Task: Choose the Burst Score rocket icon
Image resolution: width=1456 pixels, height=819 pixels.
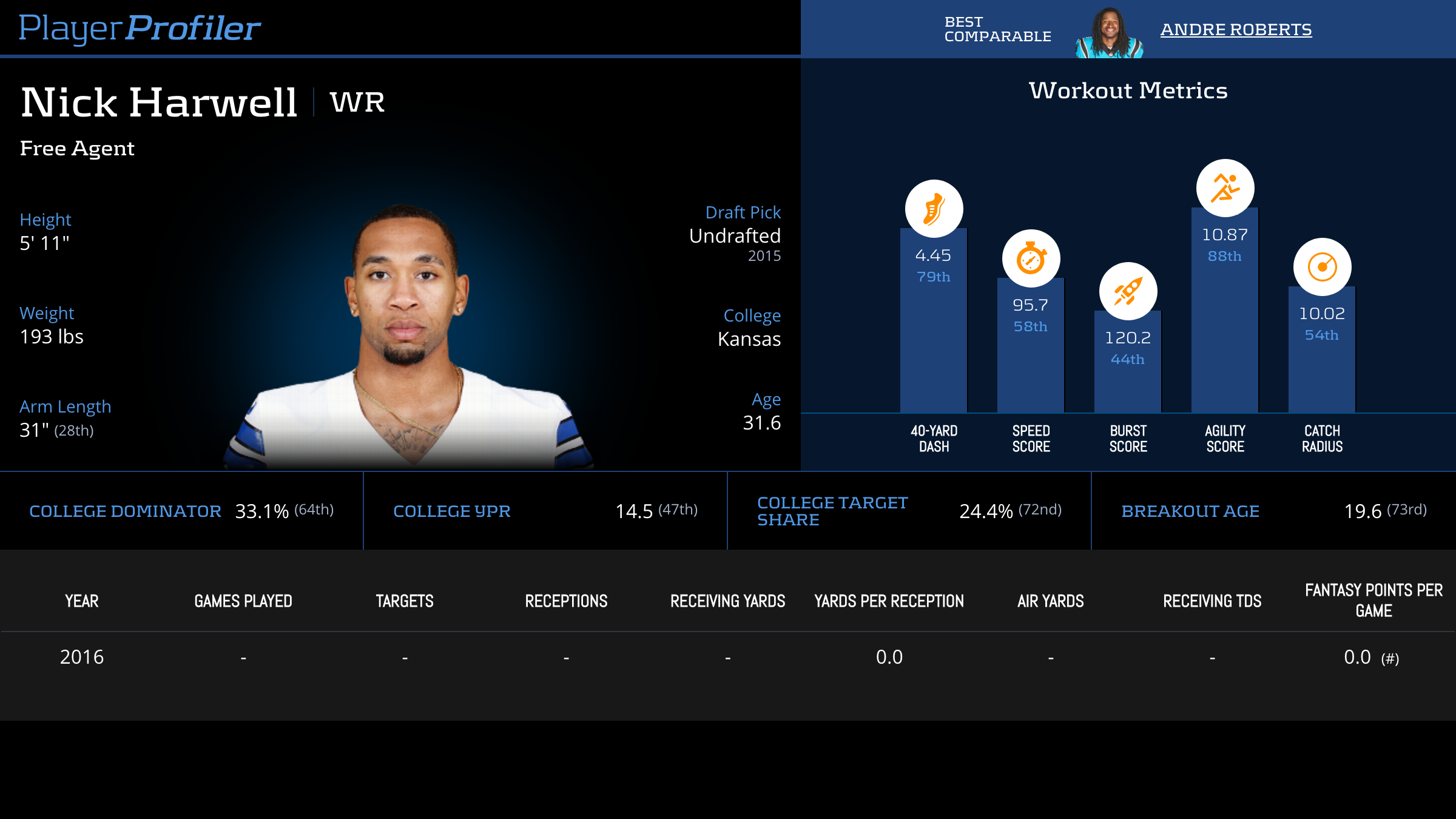Action: pyautogui.click(x=1128, y=291)
